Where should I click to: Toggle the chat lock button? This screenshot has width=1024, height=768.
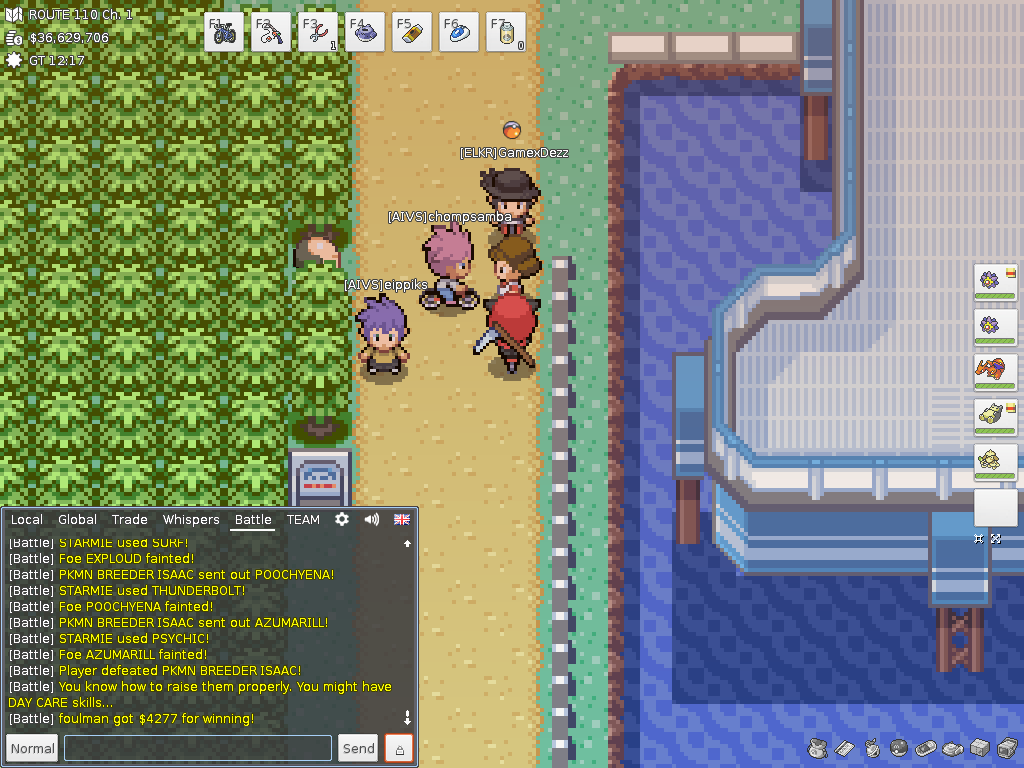click(x=399, y=748)
